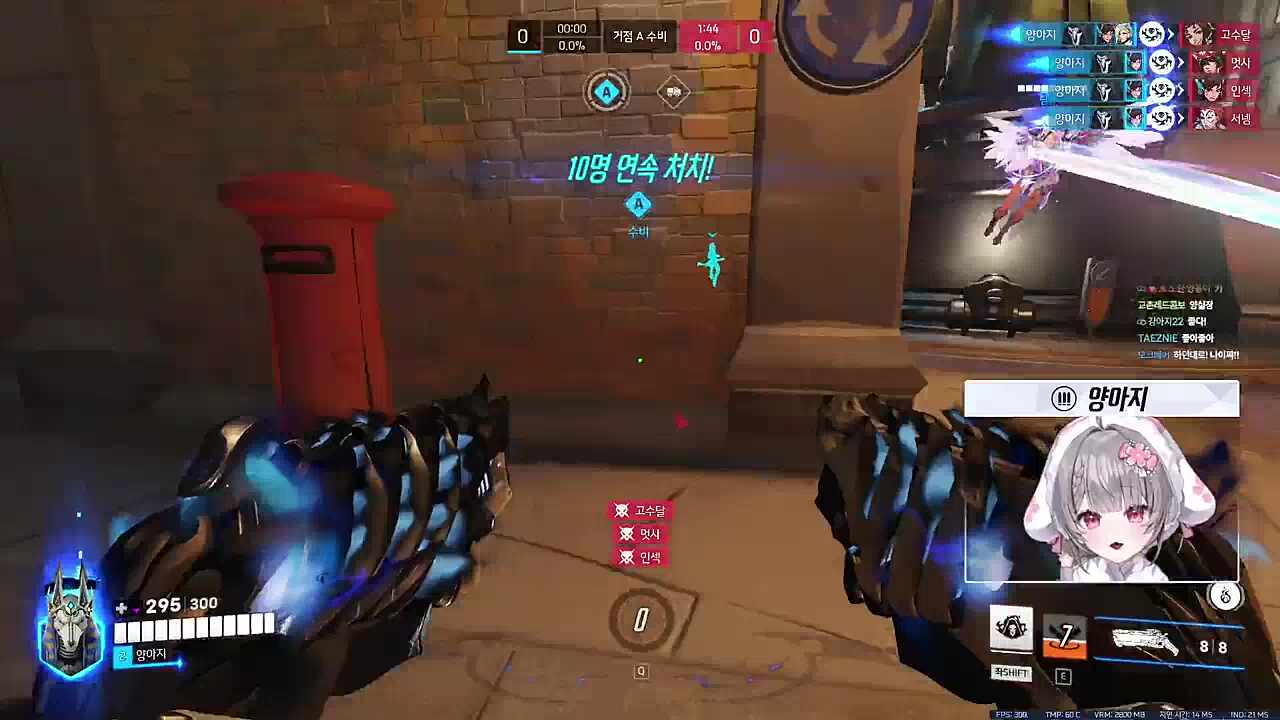This screenshot has height=720, width=1280.
Task: Expand the arrow beside 멋사 in the killfeed
Action: tap(1180, 63)
